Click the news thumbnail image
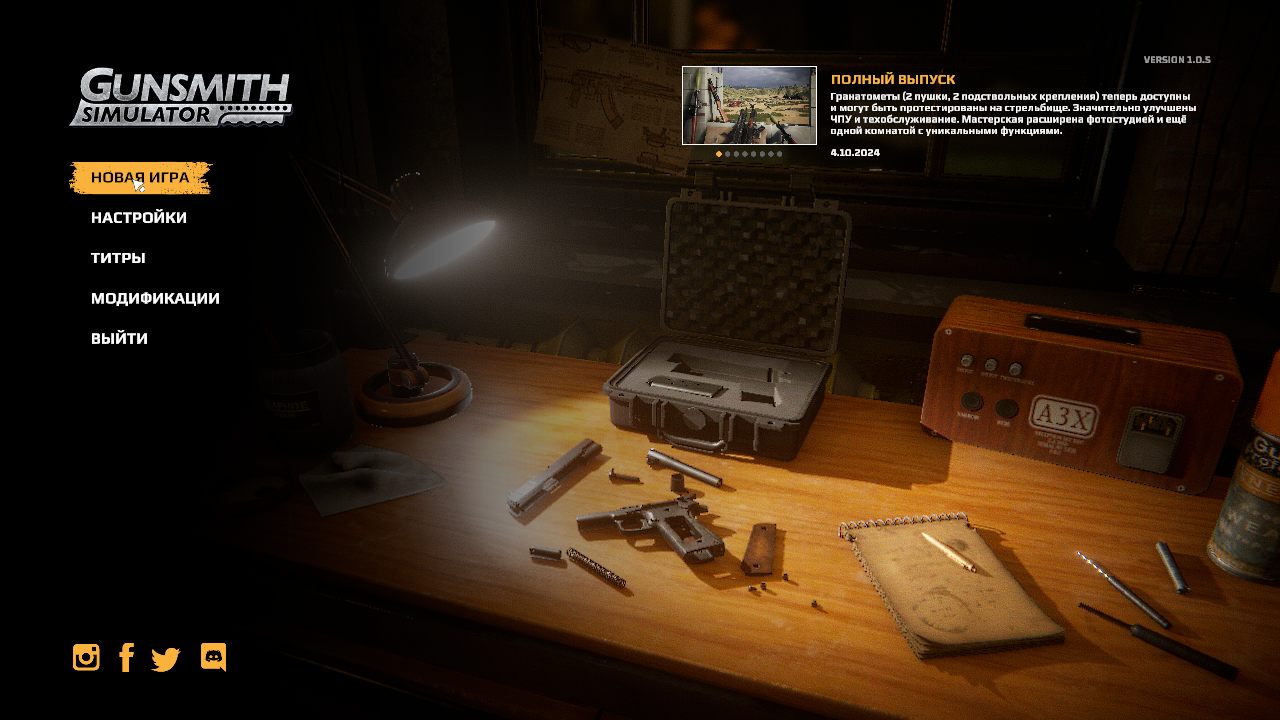1280x720 pixels. coord(749,105)
